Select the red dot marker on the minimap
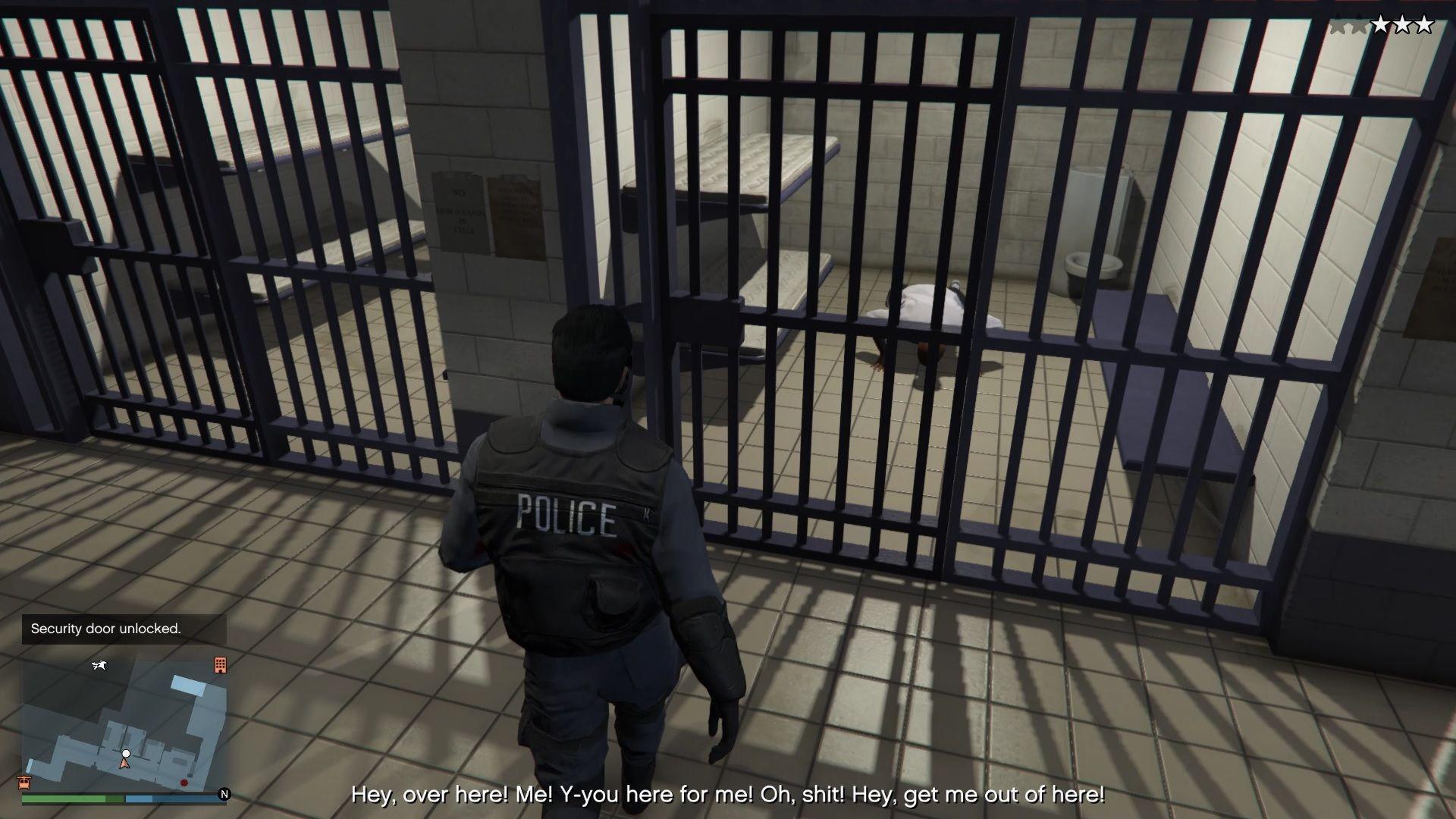 coord(184,782)
